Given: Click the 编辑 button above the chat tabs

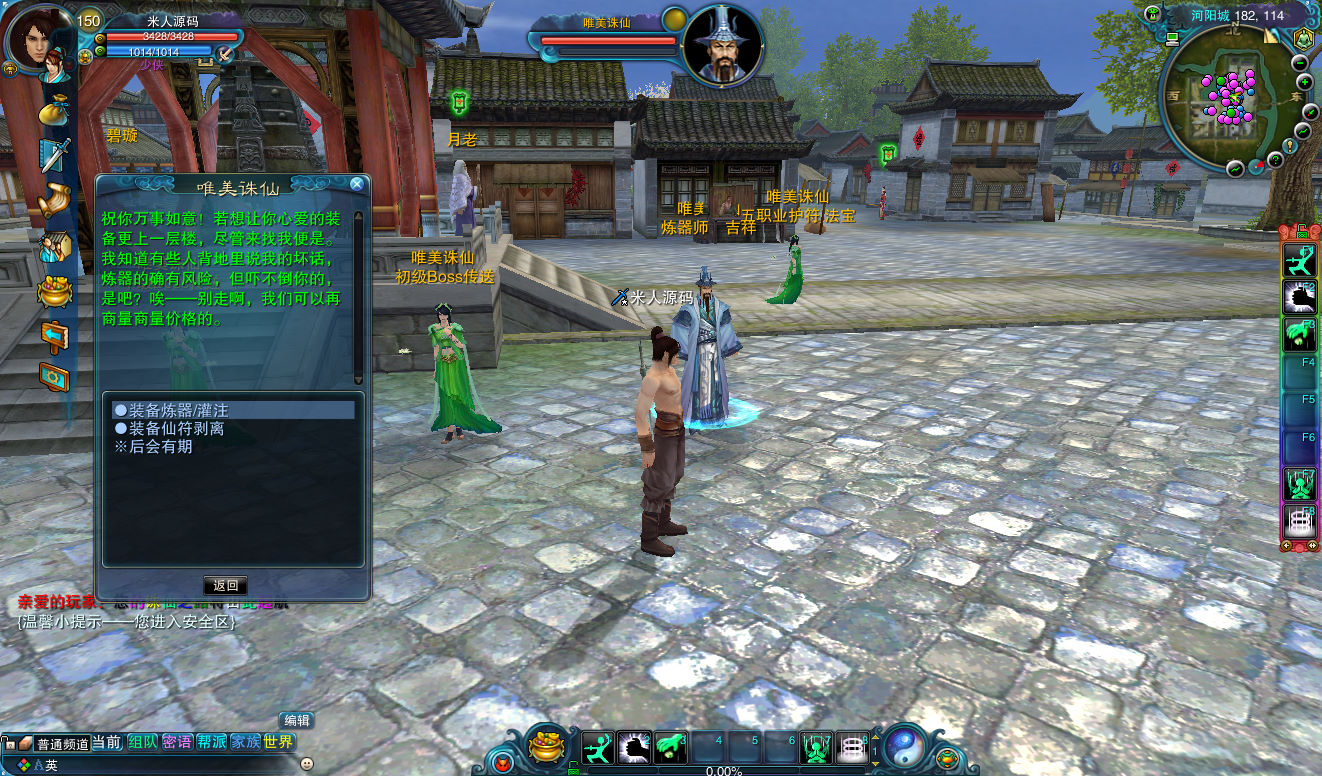Looking at the screenshot, I should 297,720.
